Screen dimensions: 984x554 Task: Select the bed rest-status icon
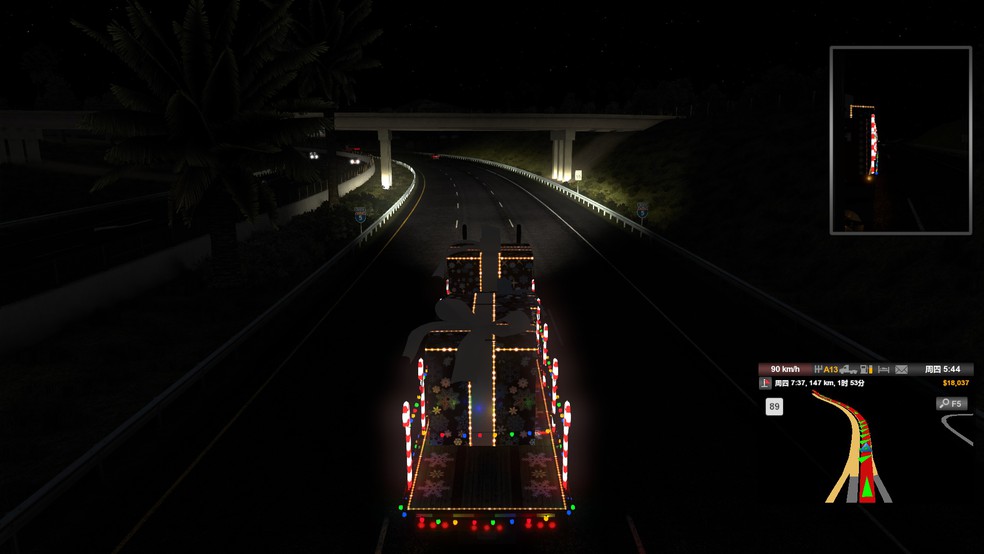click(x=883, y=370)
